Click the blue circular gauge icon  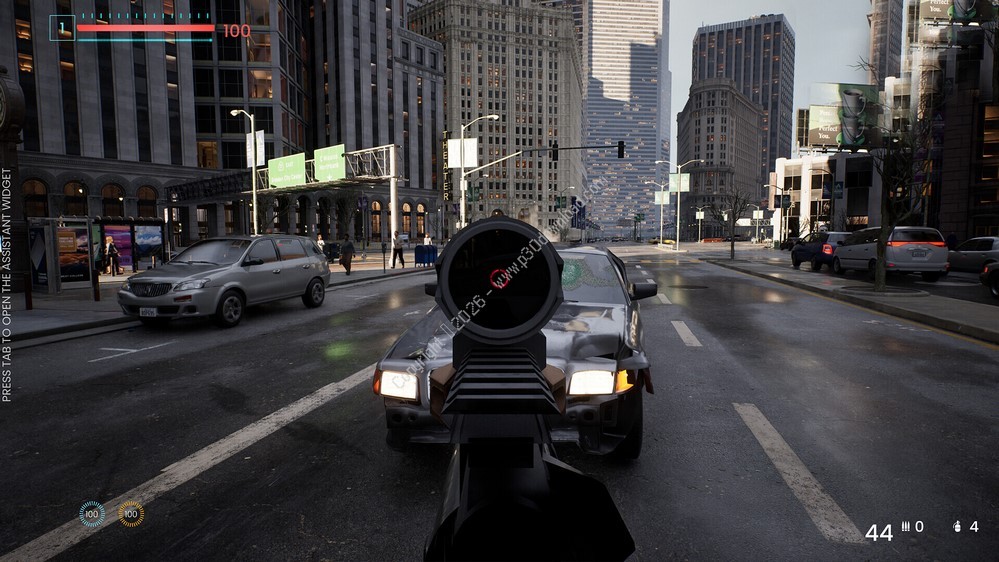[92, 514]
